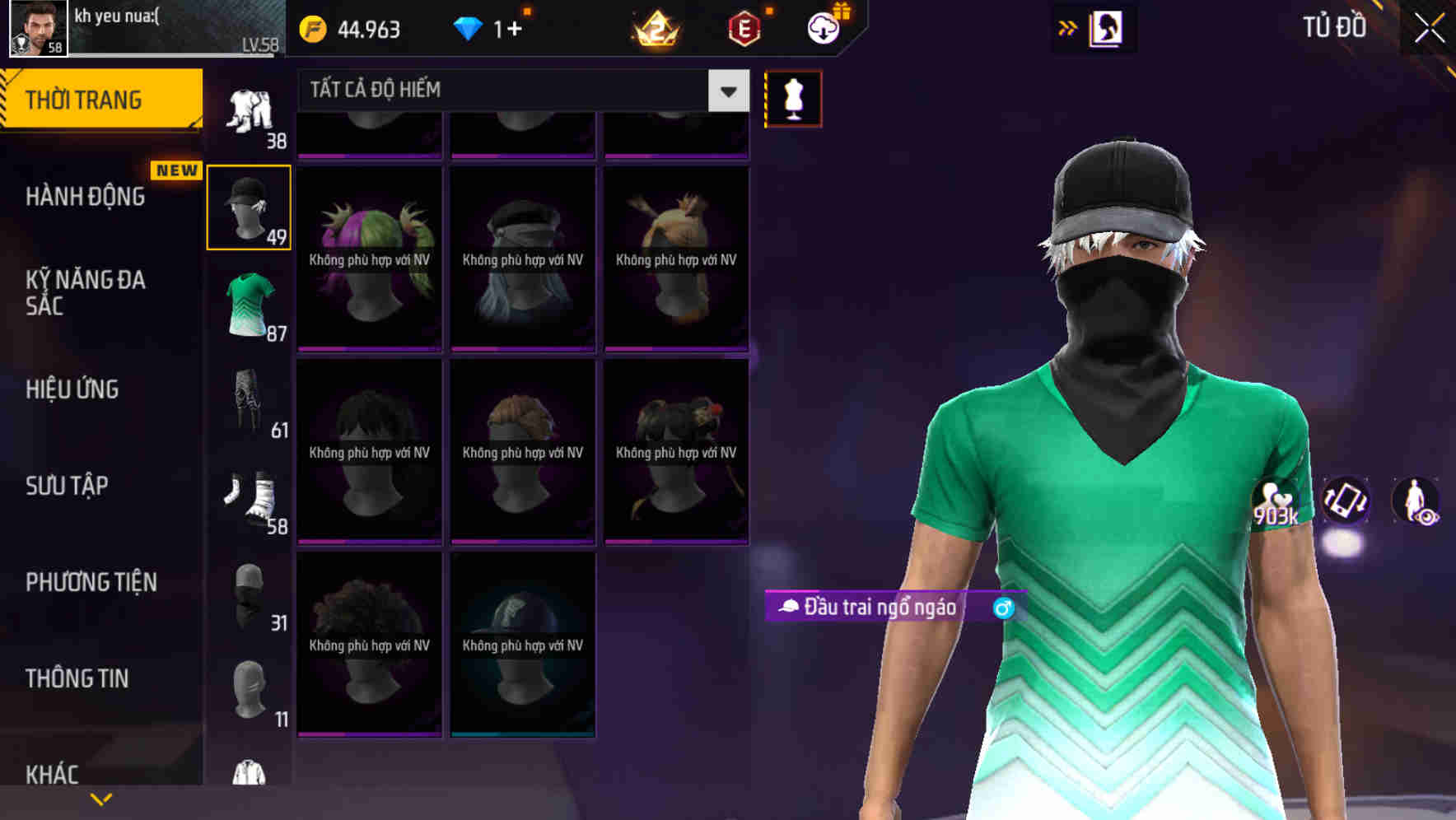Image resolution: width=1456 pixels, height=820 pixels.
Task: Select the cap category icon
Action: (x=248, y=206)
